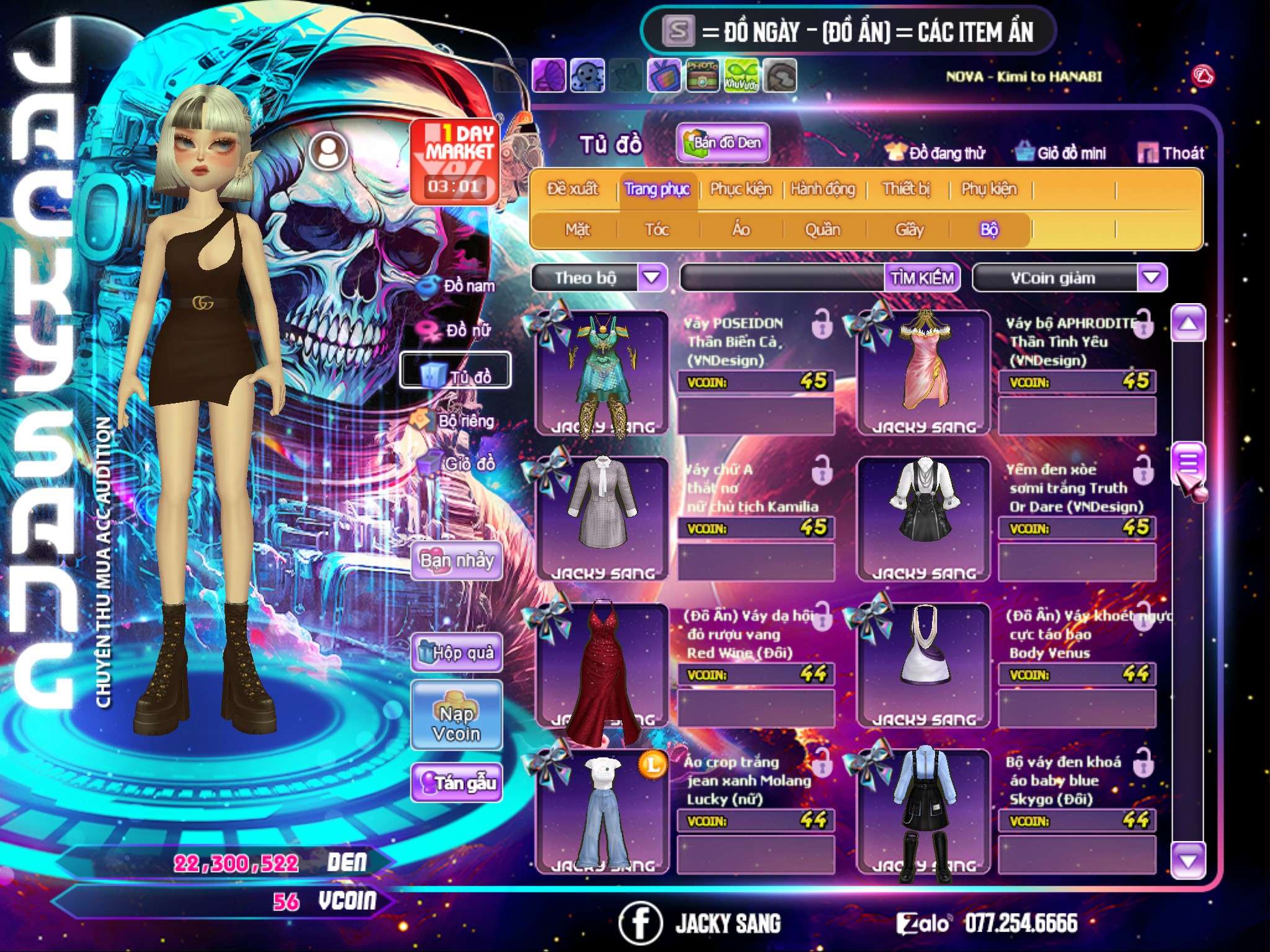
Task: Show Đồ đang thử items
Action: 935,152
